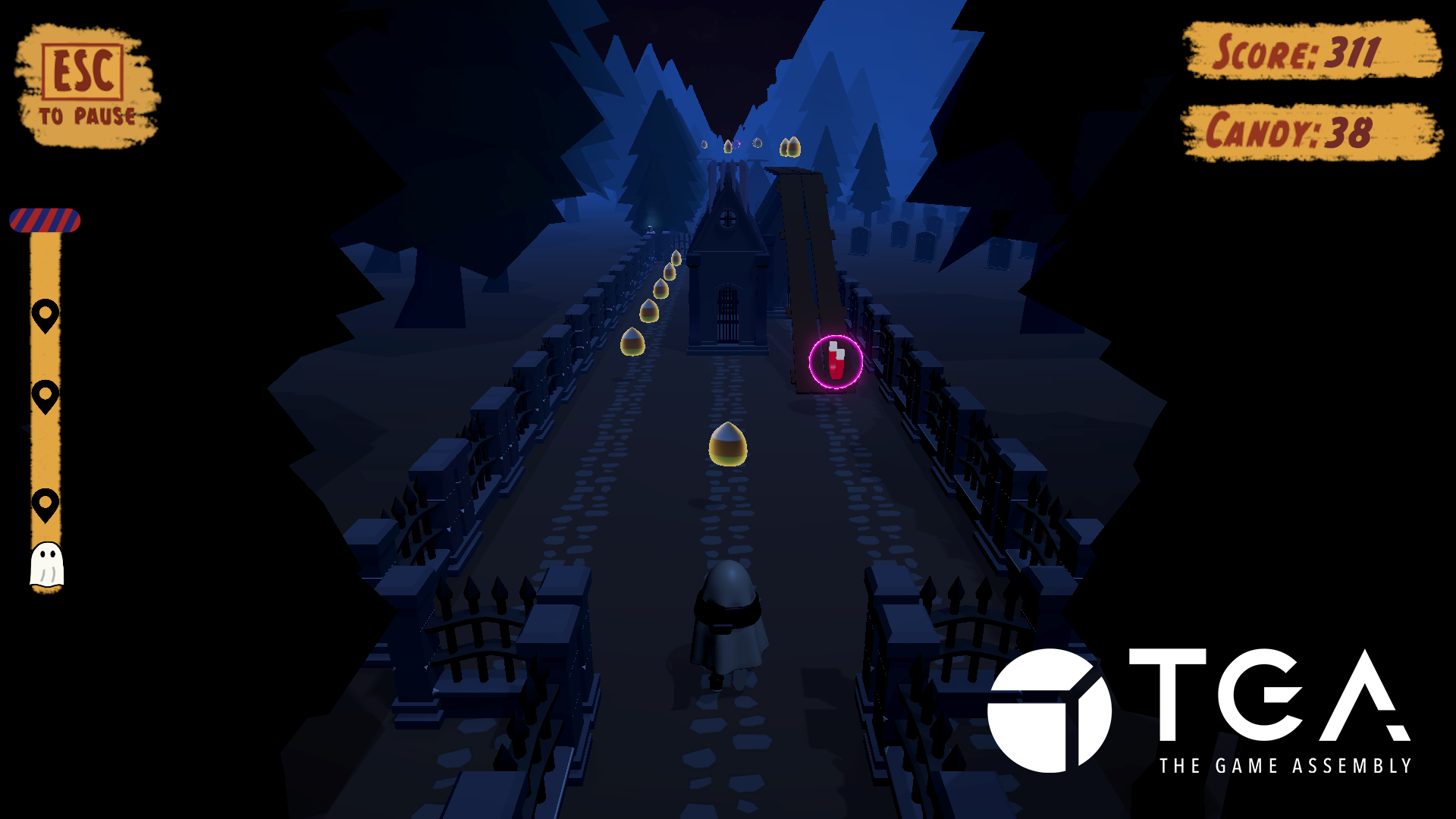
Task: Click the ghost marker on the progress bar
Action: (x=47, y=563)
